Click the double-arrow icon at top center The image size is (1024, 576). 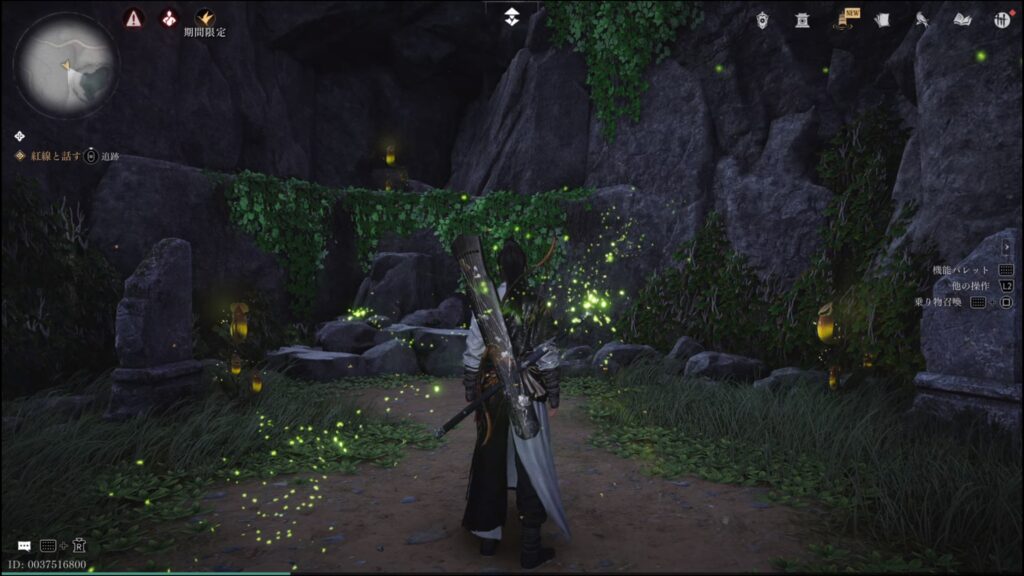(511, 16)
